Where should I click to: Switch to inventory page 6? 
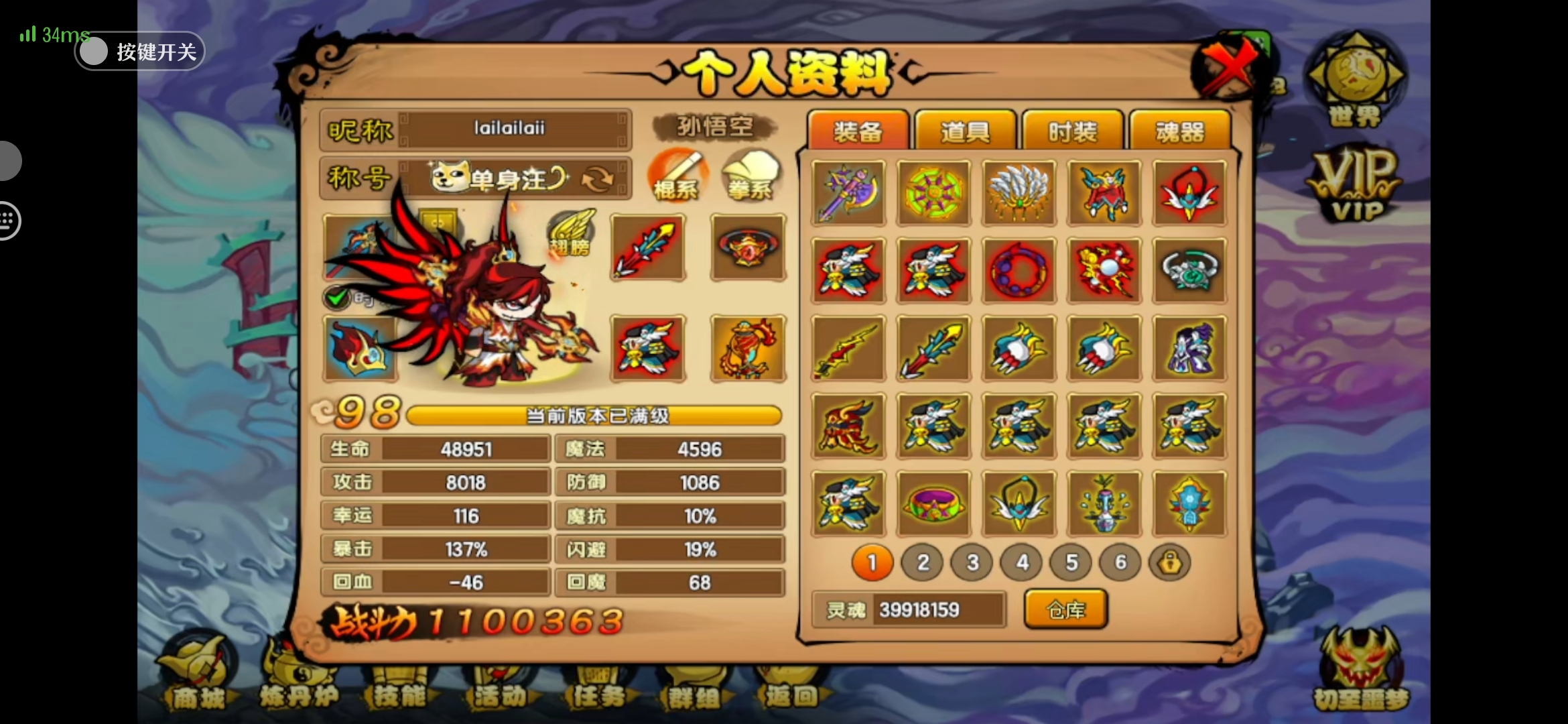click(x=1120, y=562)
